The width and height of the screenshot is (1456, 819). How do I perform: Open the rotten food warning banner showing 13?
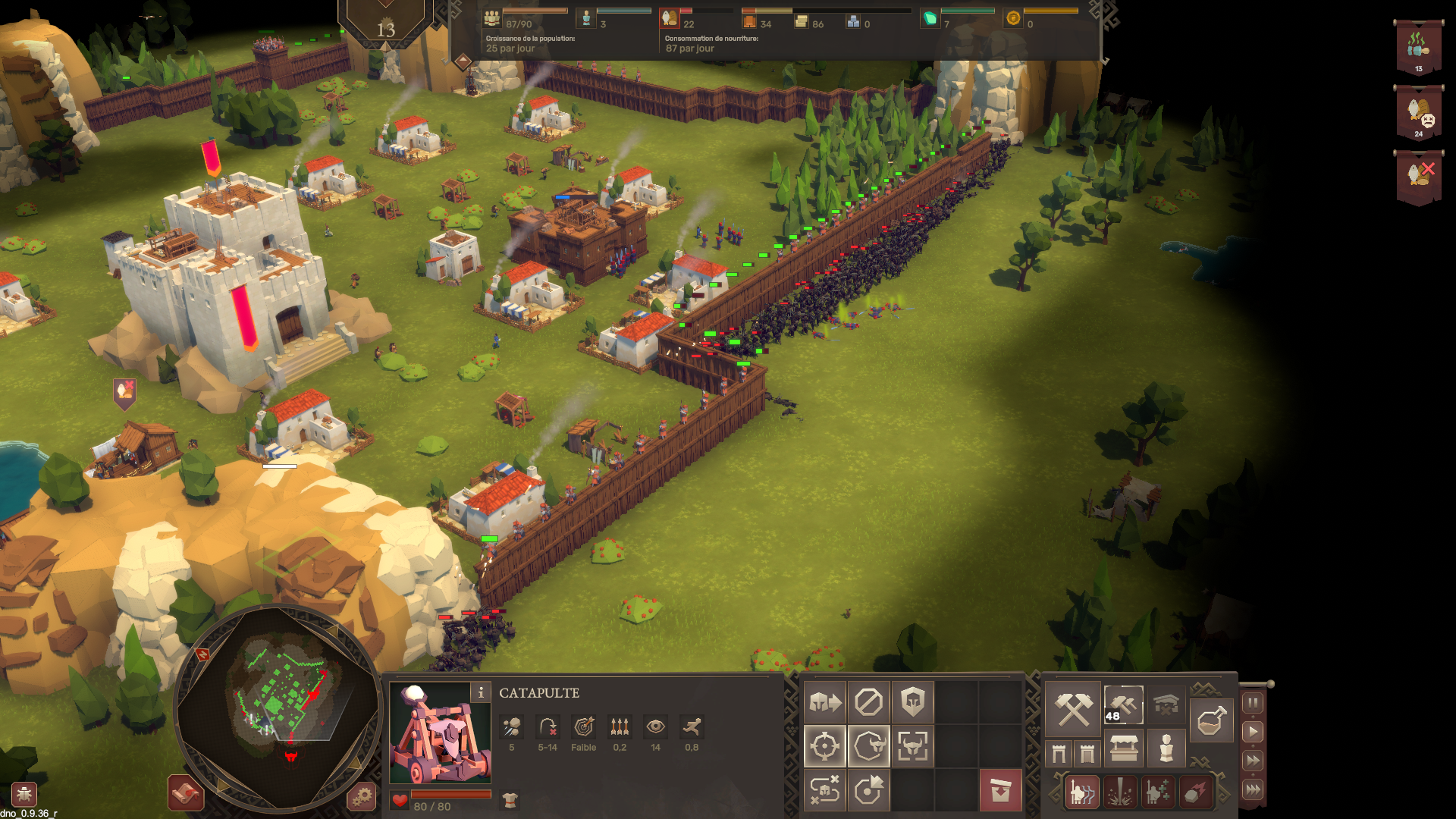1418,48
